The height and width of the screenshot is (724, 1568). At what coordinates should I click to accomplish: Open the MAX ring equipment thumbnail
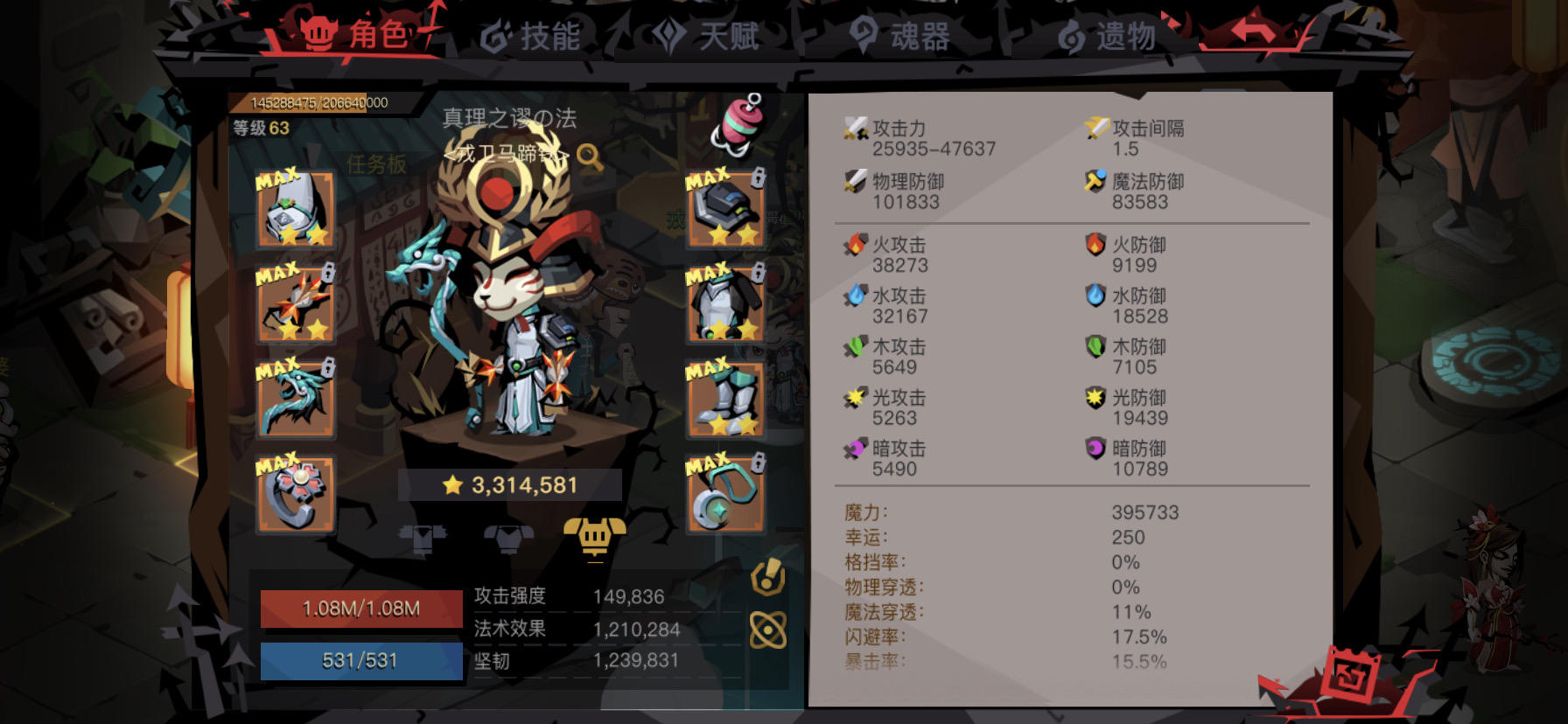[x=296, y=494]
